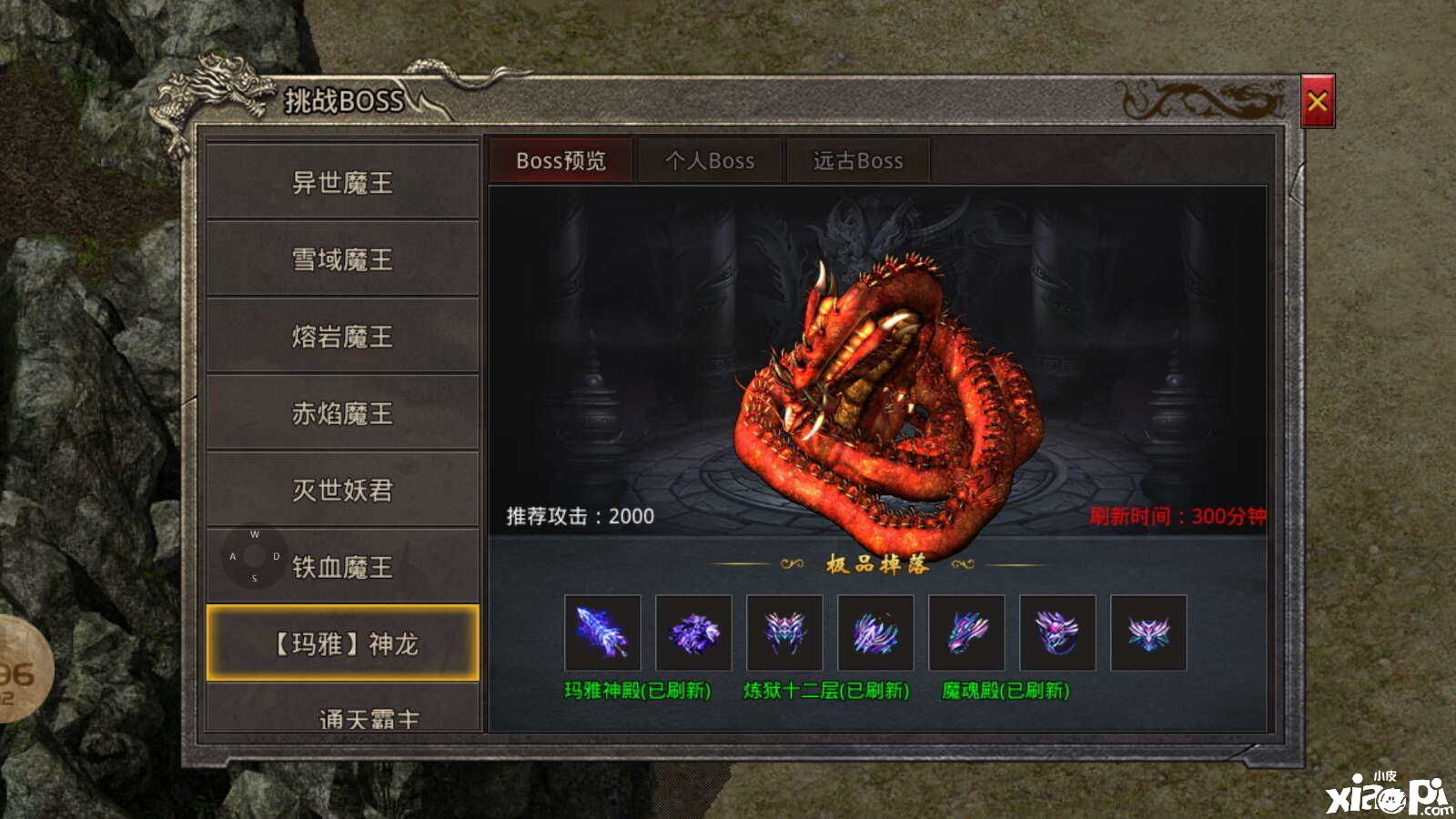Switch to the 远古Boss tab
The width and height of the screenshot is (1456, 819).
pyautogui.click(x=857, y=161)
